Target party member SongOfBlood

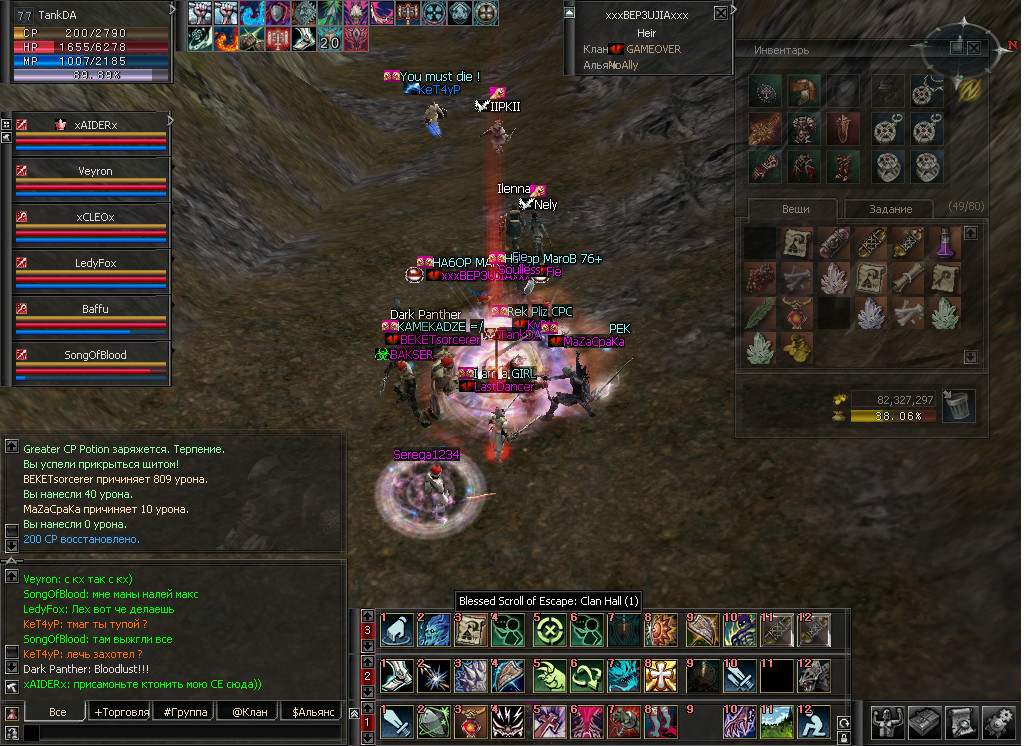(94, 355)
